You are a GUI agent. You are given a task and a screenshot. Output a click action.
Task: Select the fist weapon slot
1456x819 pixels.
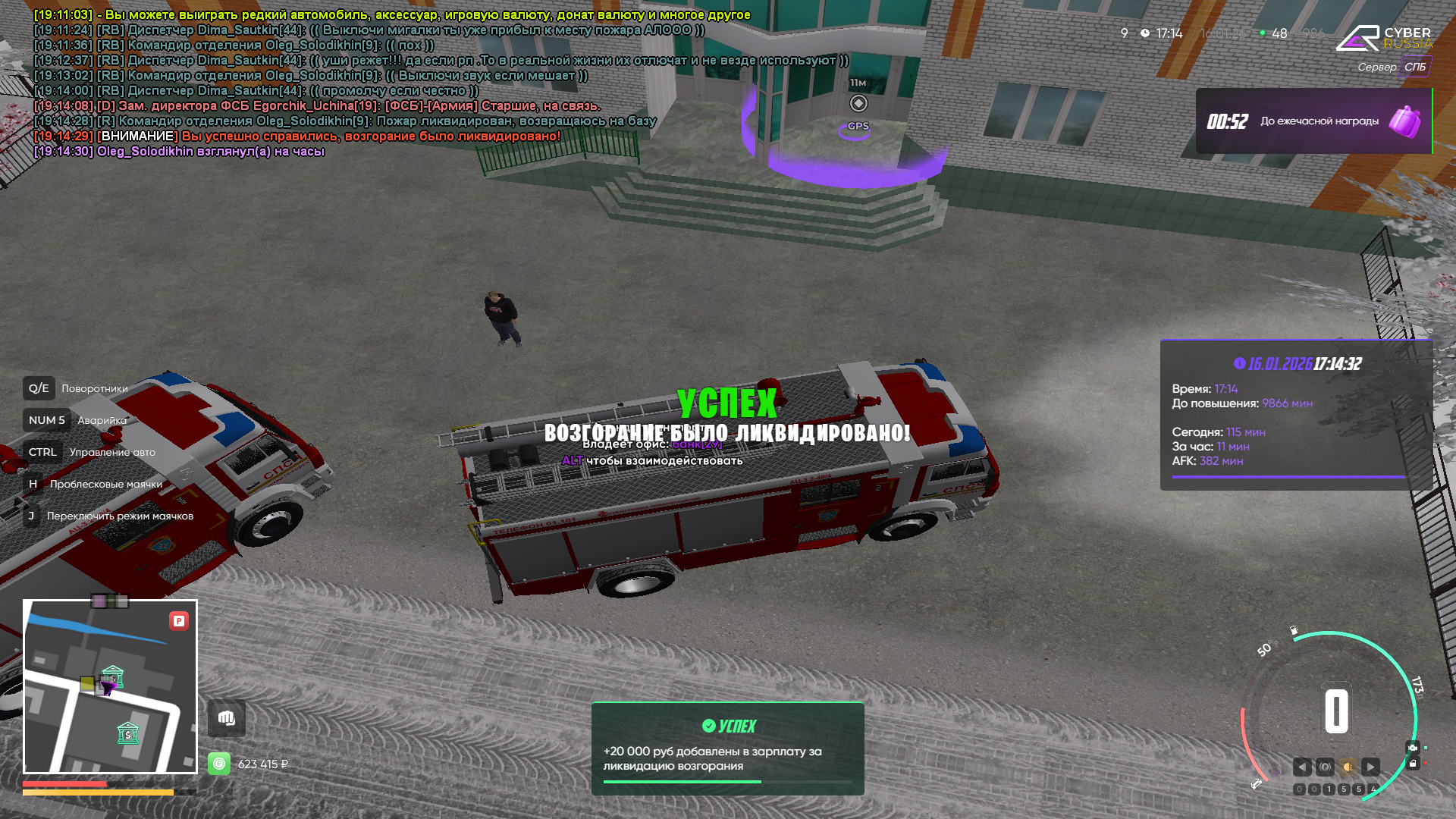pyautogui.click(x=227, y=718)
